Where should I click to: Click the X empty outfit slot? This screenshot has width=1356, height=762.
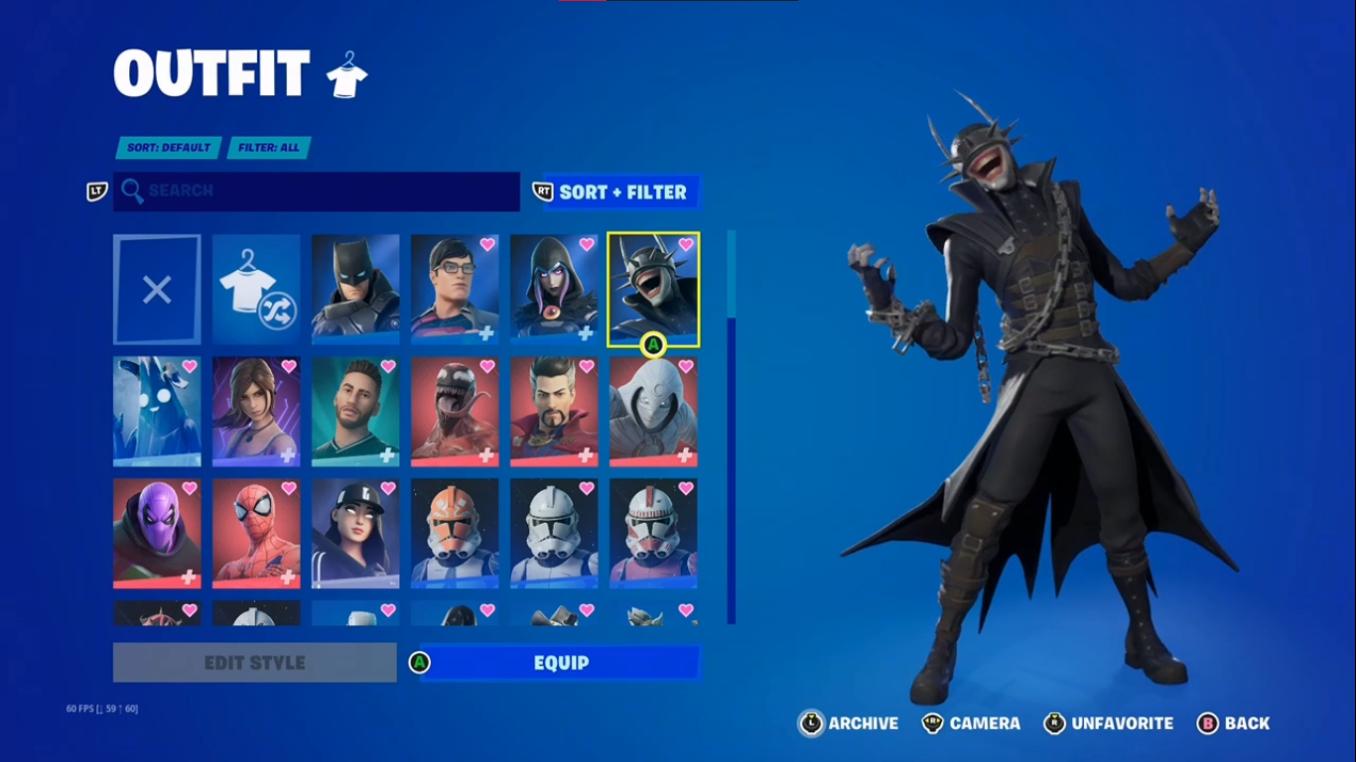(156, 288)
